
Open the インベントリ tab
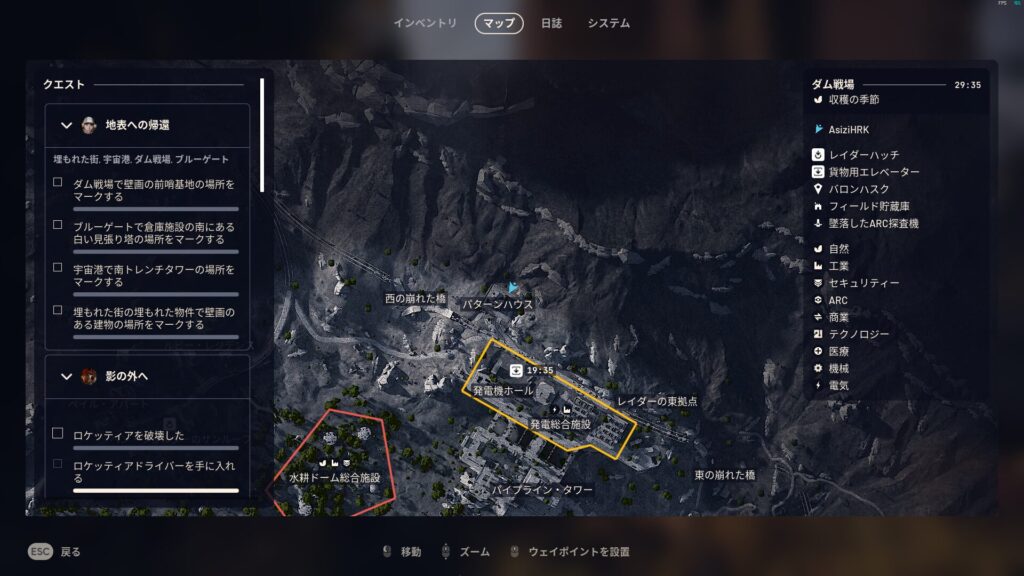[425, 23]
